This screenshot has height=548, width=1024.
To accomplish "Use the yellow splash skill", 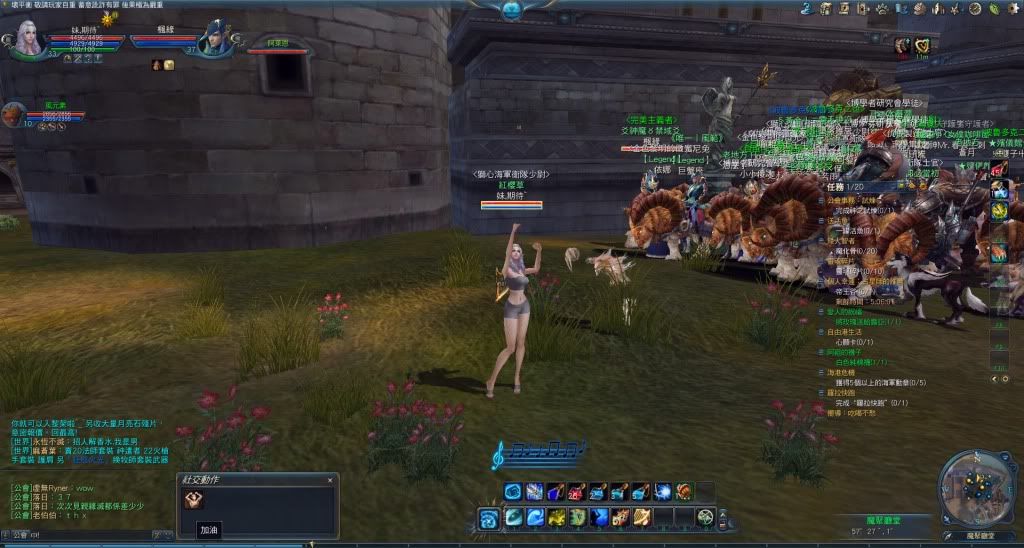I will pos(555,516).
